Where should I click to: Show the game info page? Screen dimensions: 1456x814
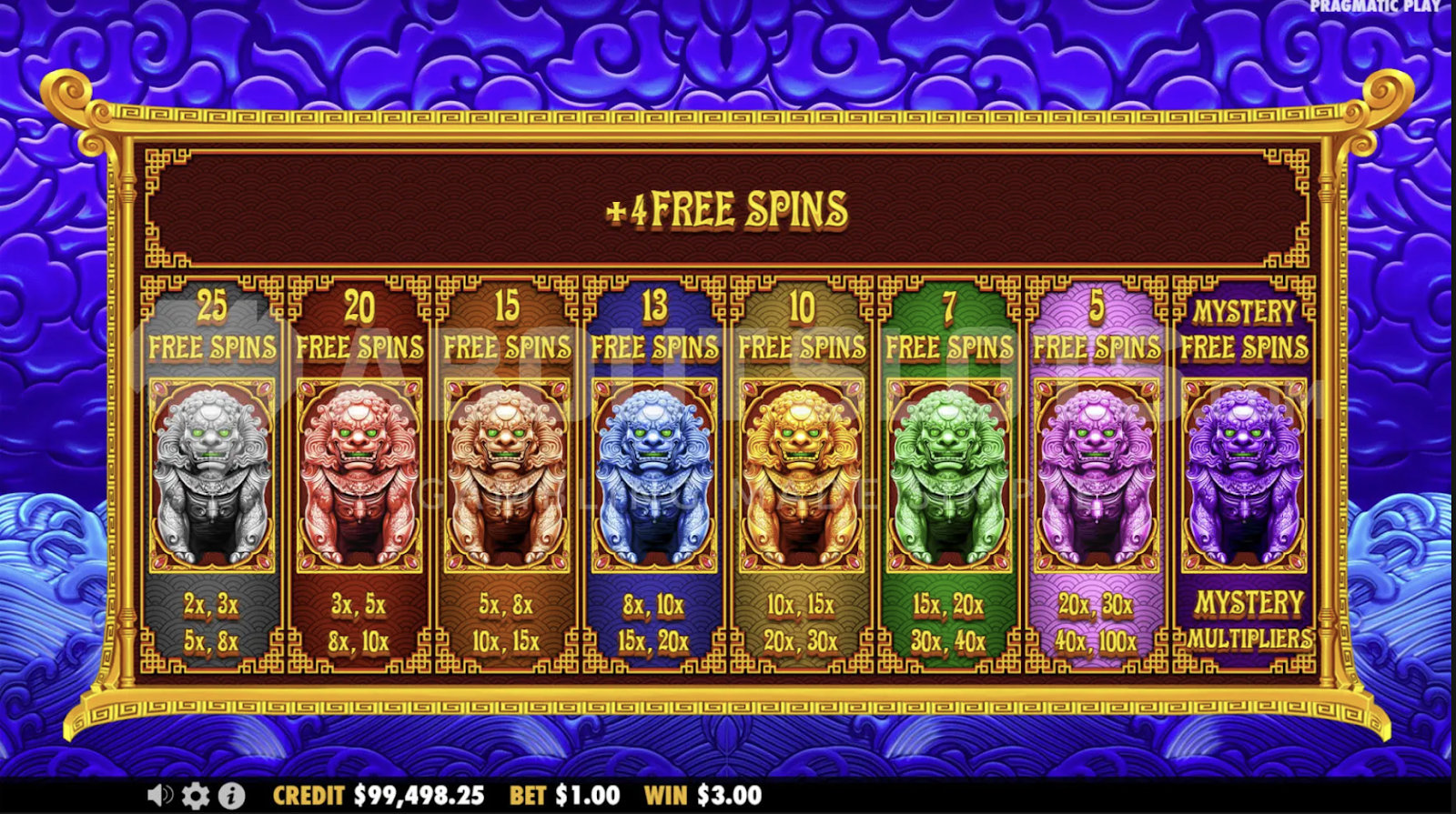(x=231, y=796)
